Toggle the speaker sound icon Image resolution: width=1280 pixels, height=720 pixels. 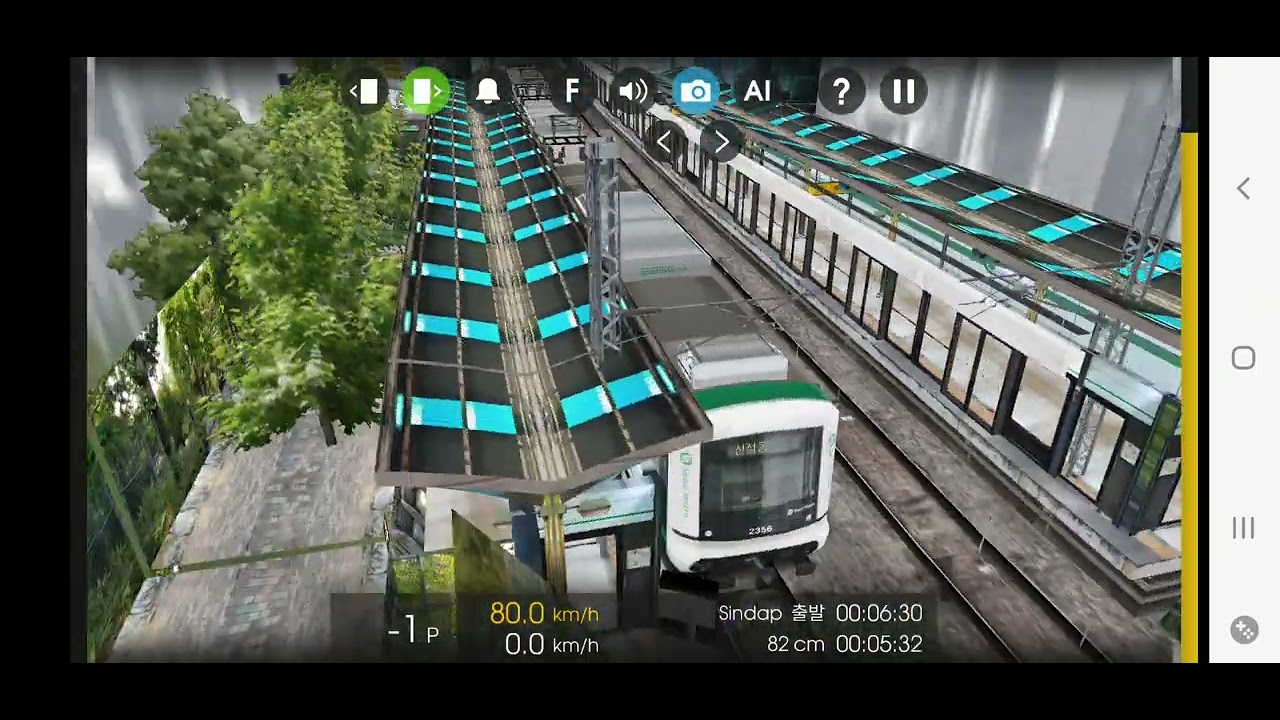[633, 92]
